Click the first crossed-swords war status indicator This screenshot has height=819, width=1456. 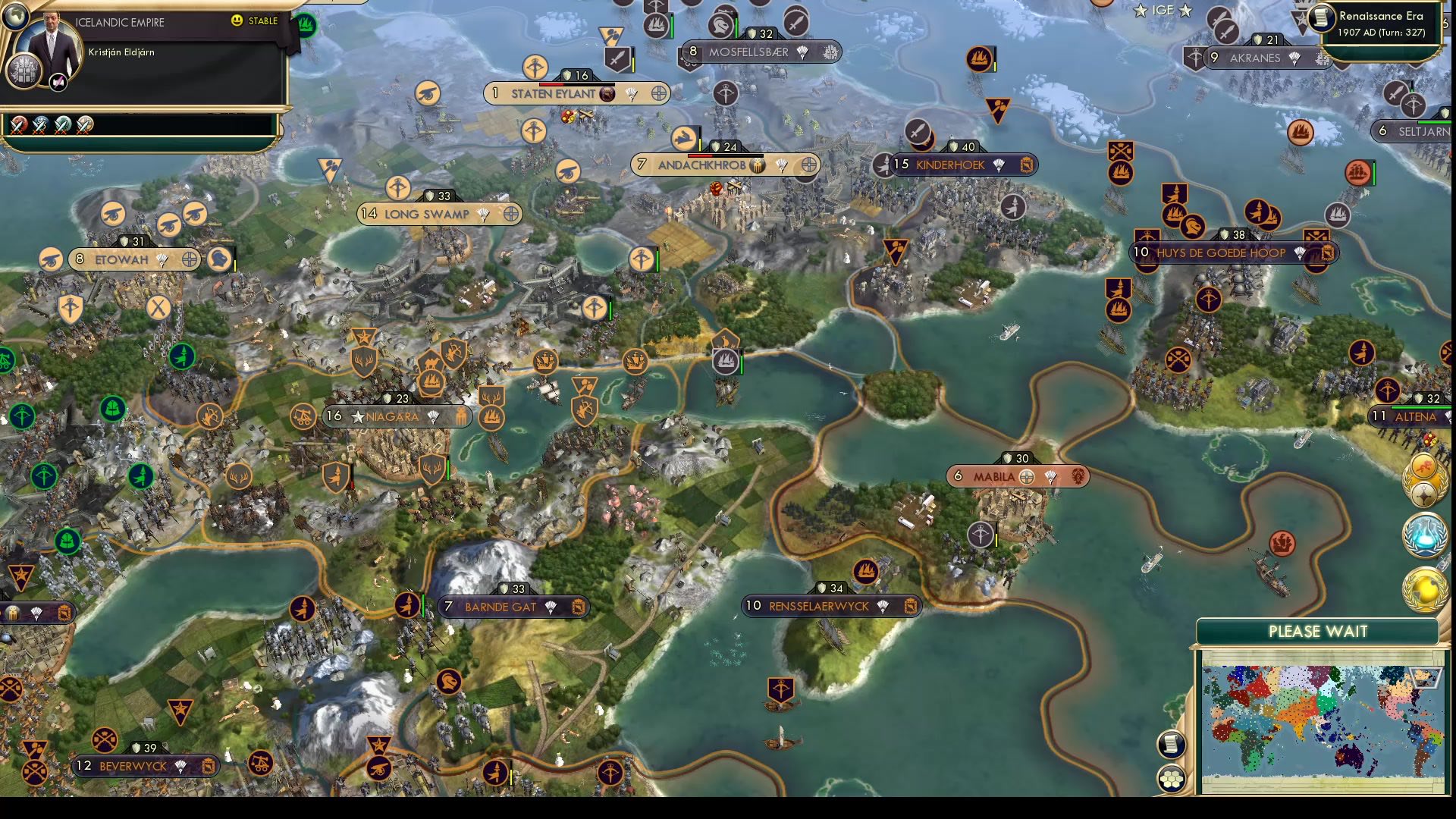(17, 125)
